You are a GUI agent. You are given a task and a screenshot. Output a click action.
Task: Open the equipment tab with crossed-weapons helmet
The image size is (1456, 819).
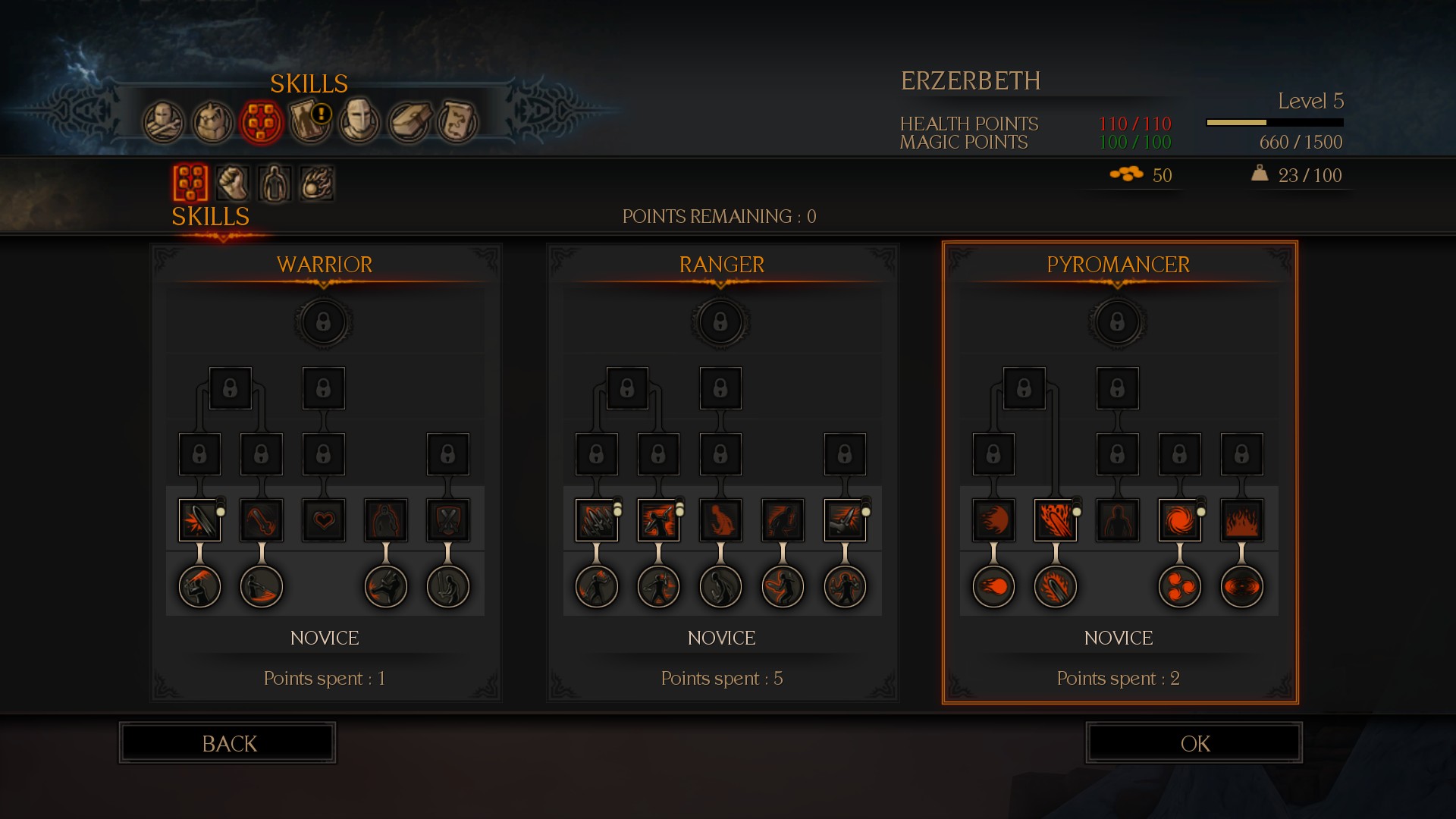tap(164, 121)
